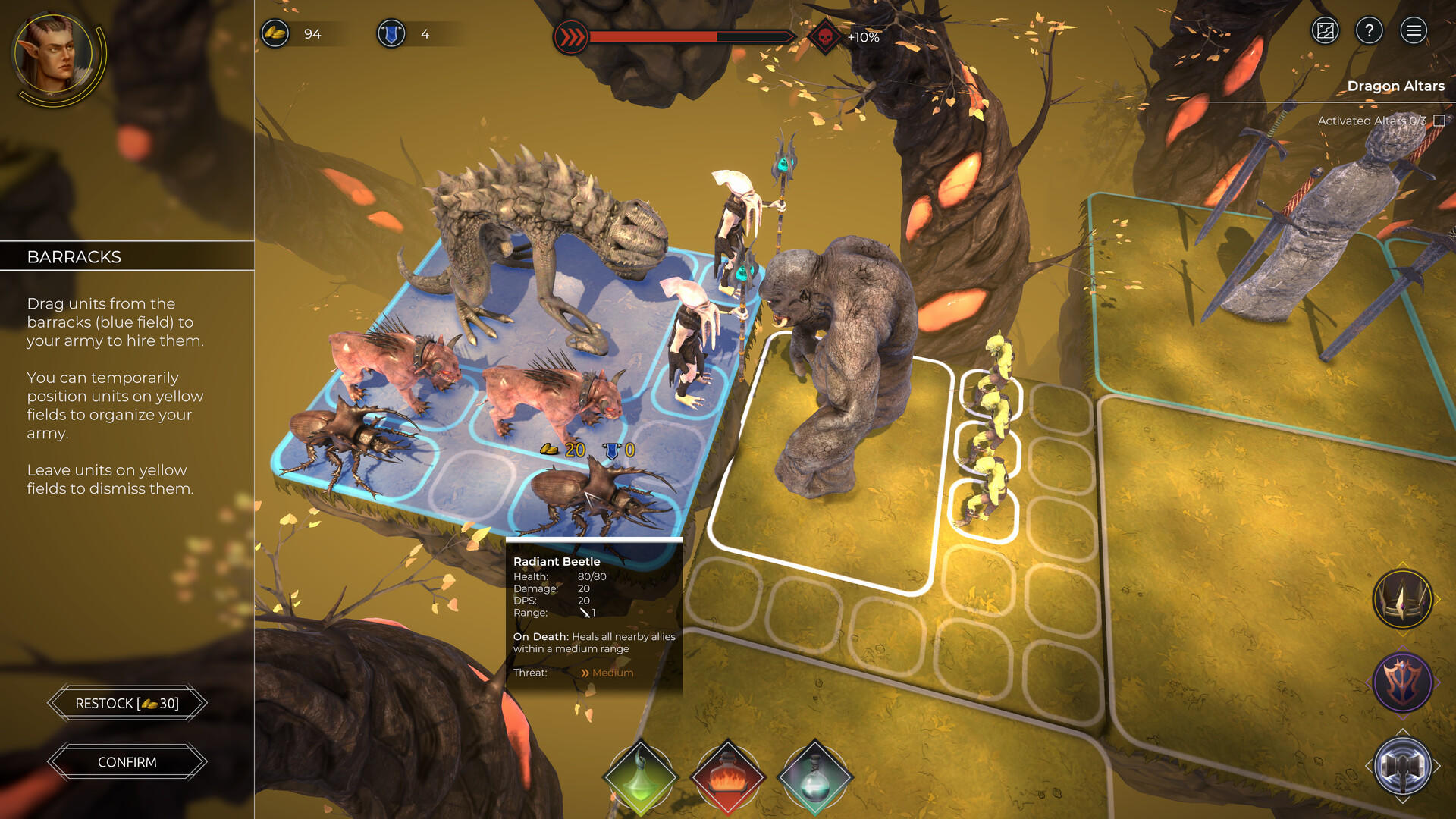Restock the barracks for 30 gold
Image resolution: width=1456 pixels, height=819 pixels.
click(127, 704)
